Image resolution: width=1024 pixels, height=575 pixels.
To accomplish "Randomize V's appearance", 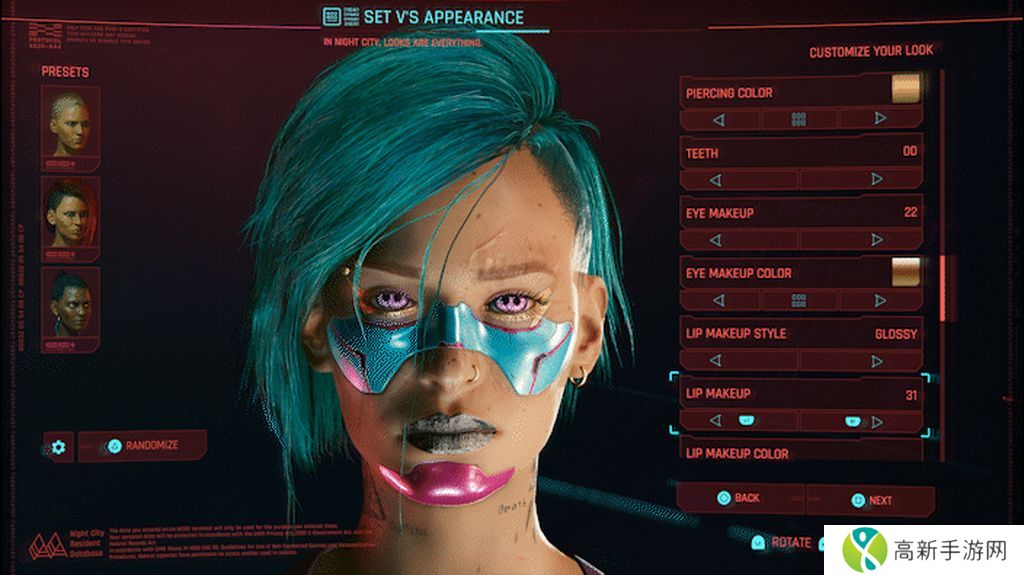I will (143, 446).
